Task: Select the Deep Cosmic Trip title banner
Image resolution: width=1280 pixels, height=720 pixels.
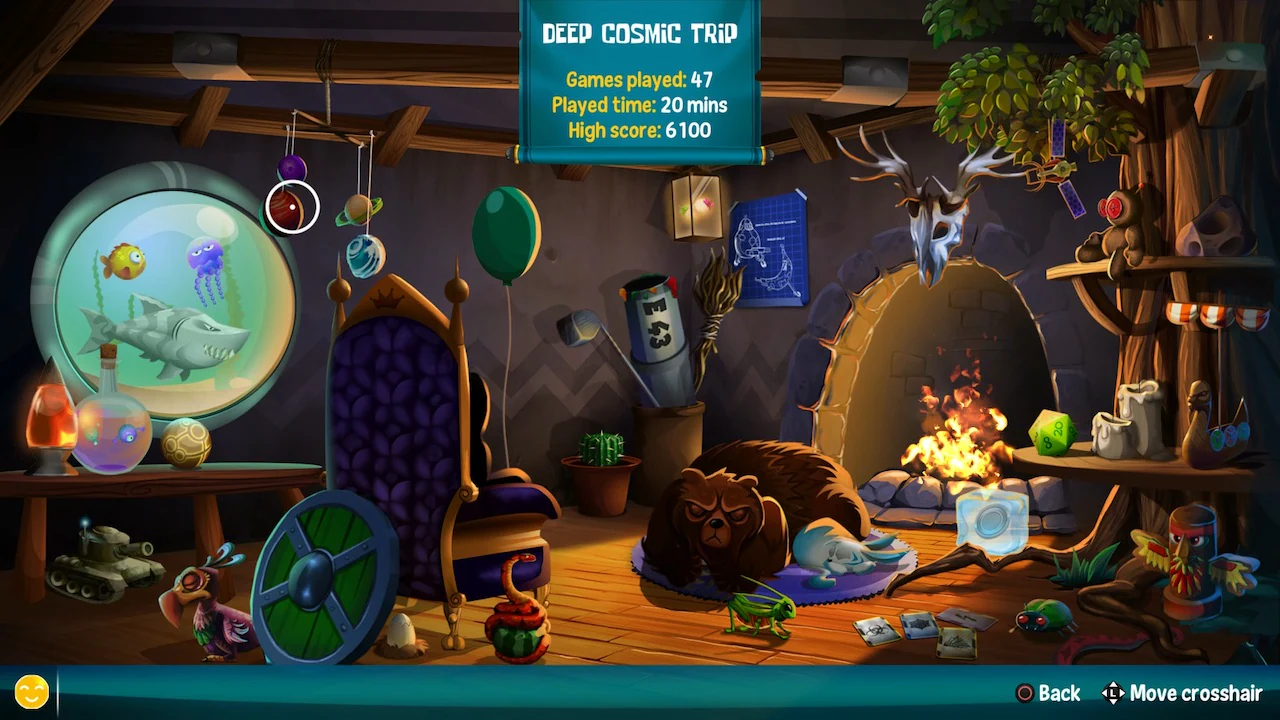Action: point(640,31)
